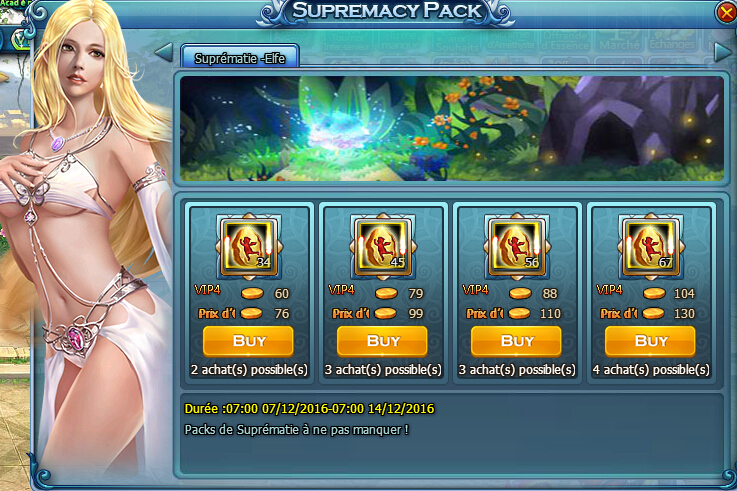Inspect the elf egg item numbered 45
The height and width of the screenshot is (491, 737).
point(382,247)
